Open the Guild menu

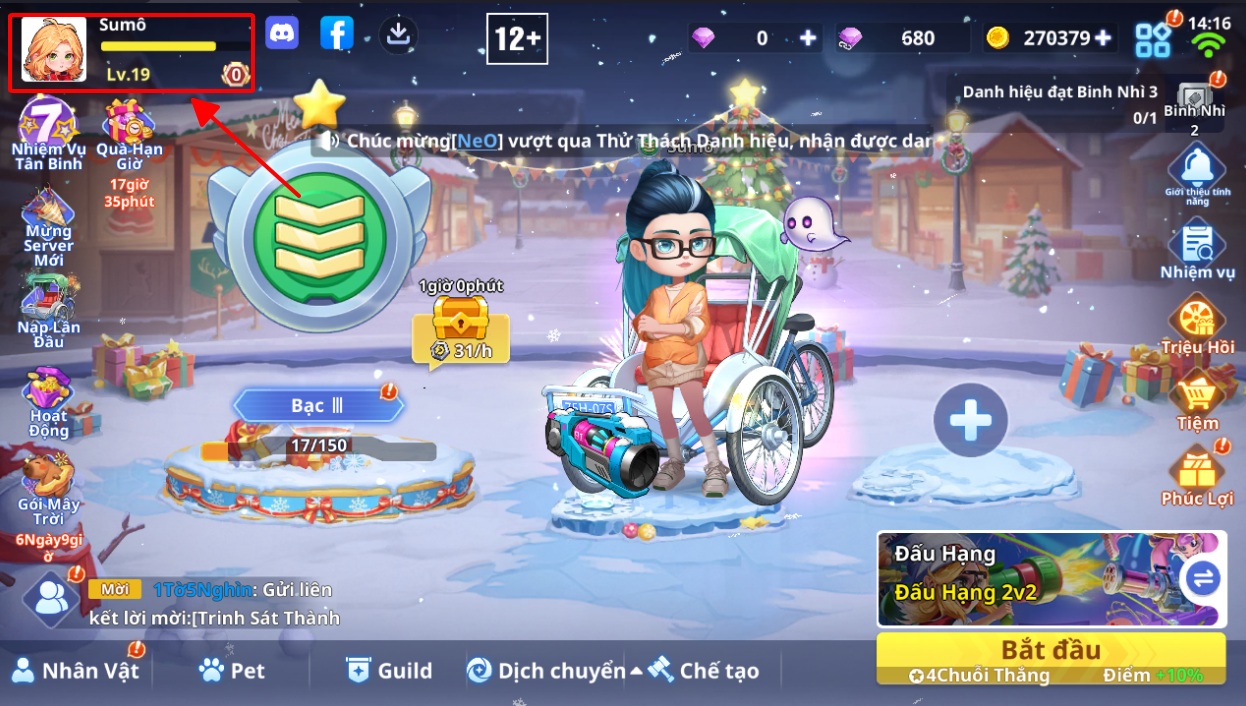[x=388, y=670]
